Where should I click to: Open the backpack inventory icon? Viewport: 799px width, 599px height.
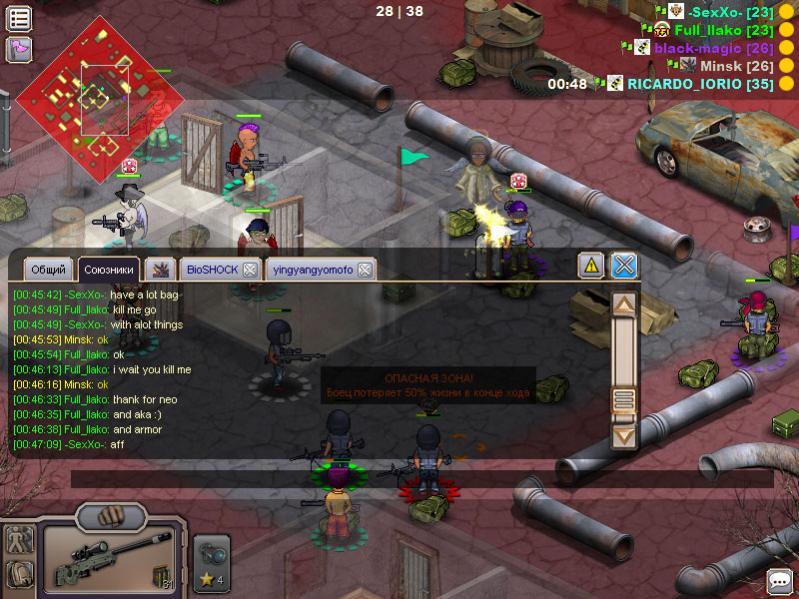[19, 574]
